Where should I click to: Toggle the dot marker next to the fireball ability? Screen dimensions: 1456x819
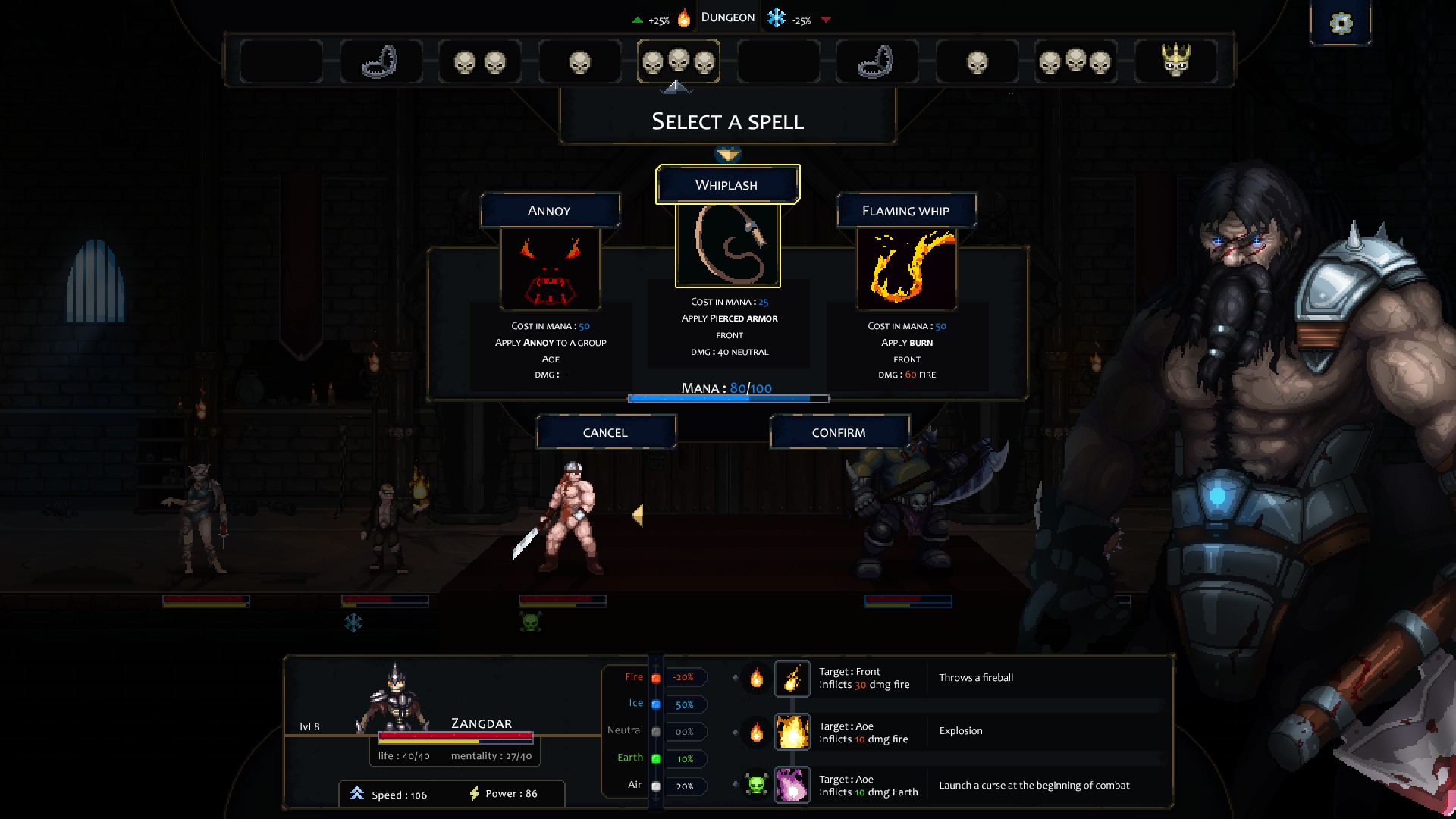tap(736, 679)
